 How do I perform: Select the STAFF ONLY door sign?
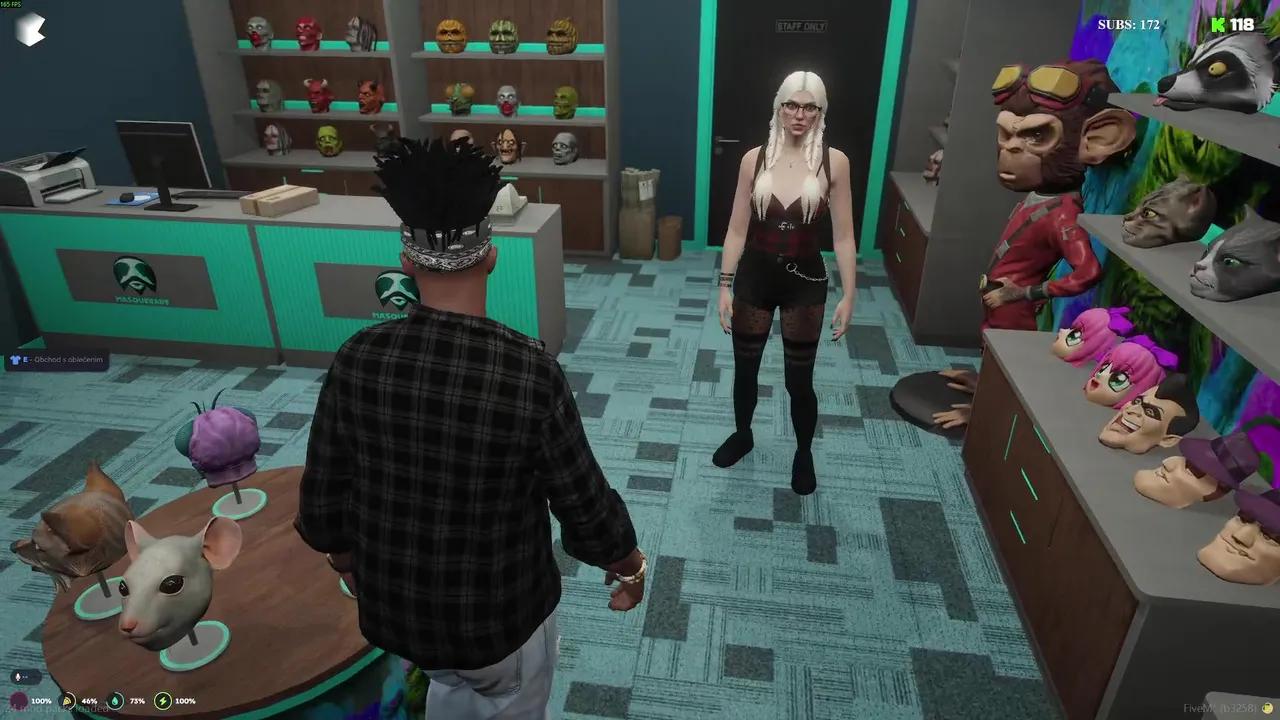tap(799, 26)
